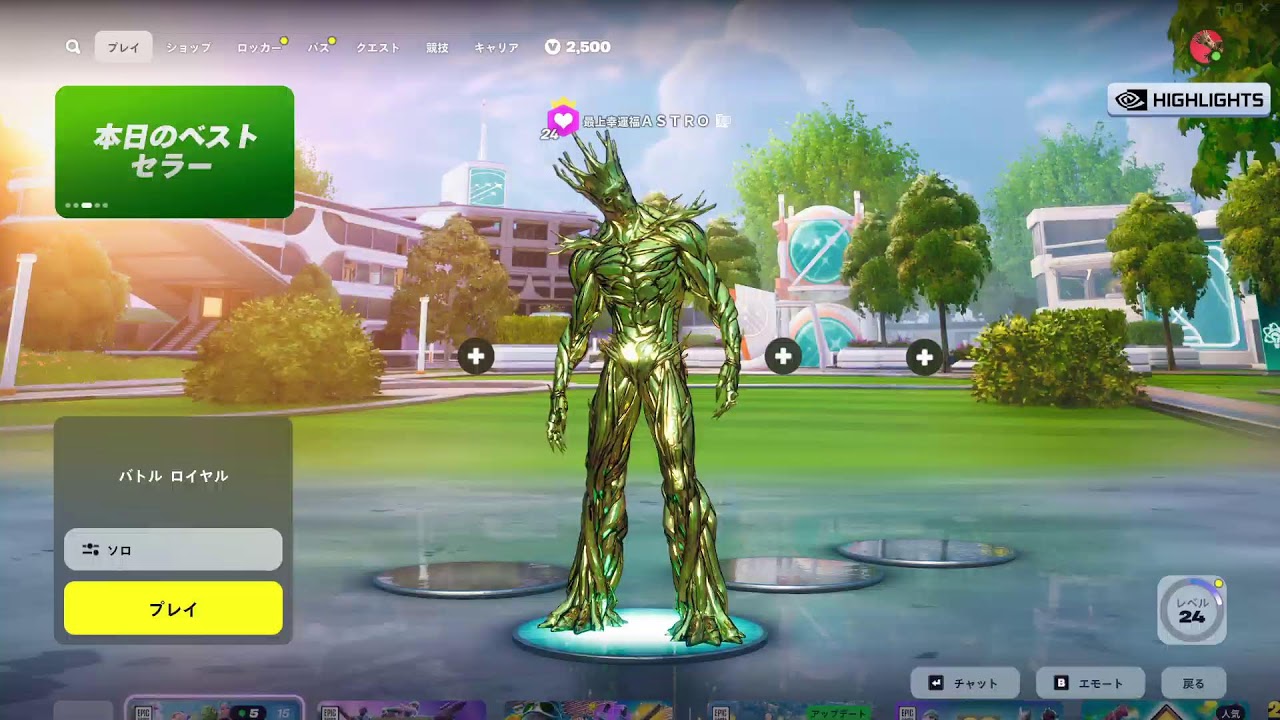Open the search magnifier icon

73,47
